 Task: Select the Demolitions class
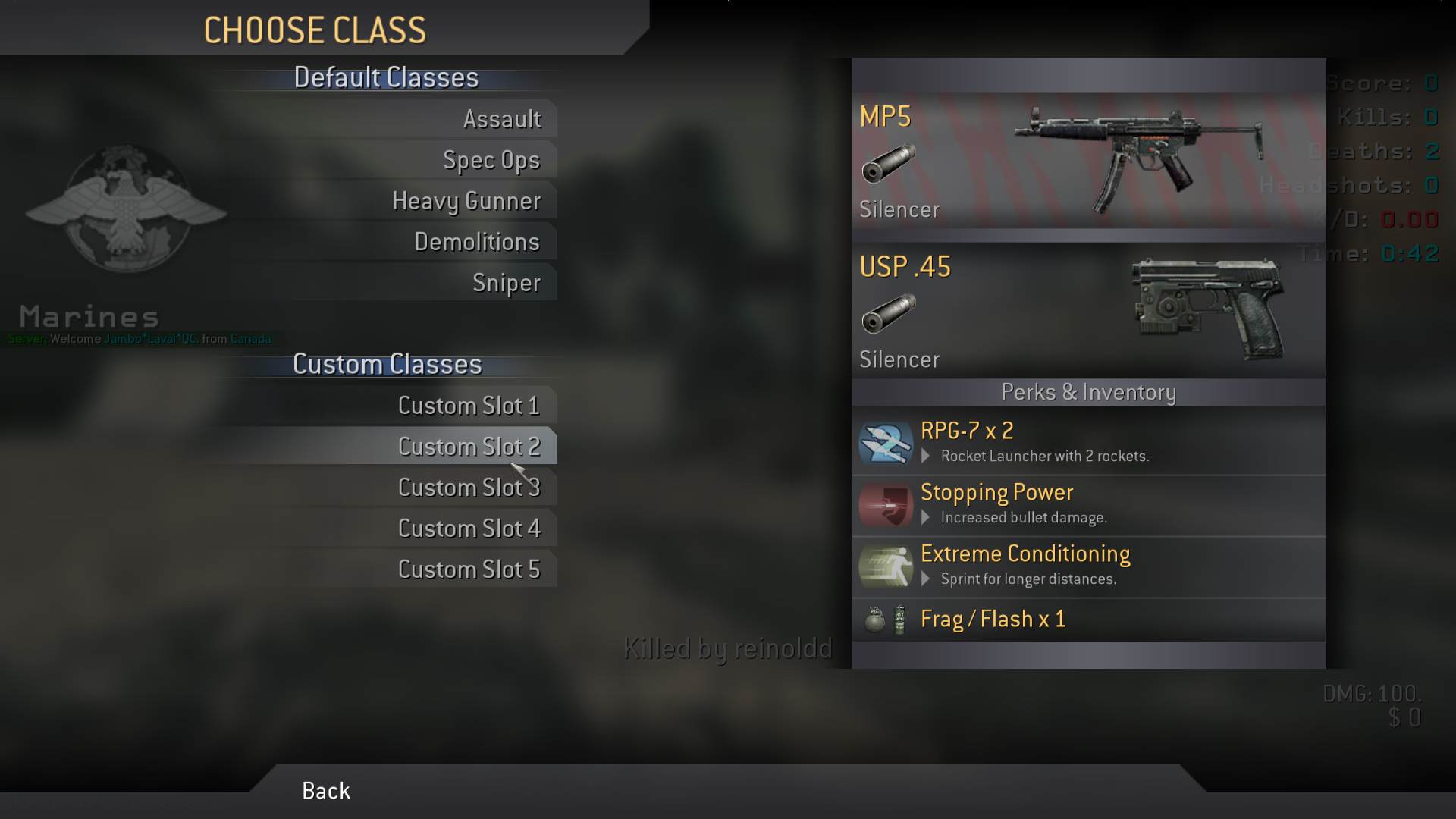(x=477, y=242)
